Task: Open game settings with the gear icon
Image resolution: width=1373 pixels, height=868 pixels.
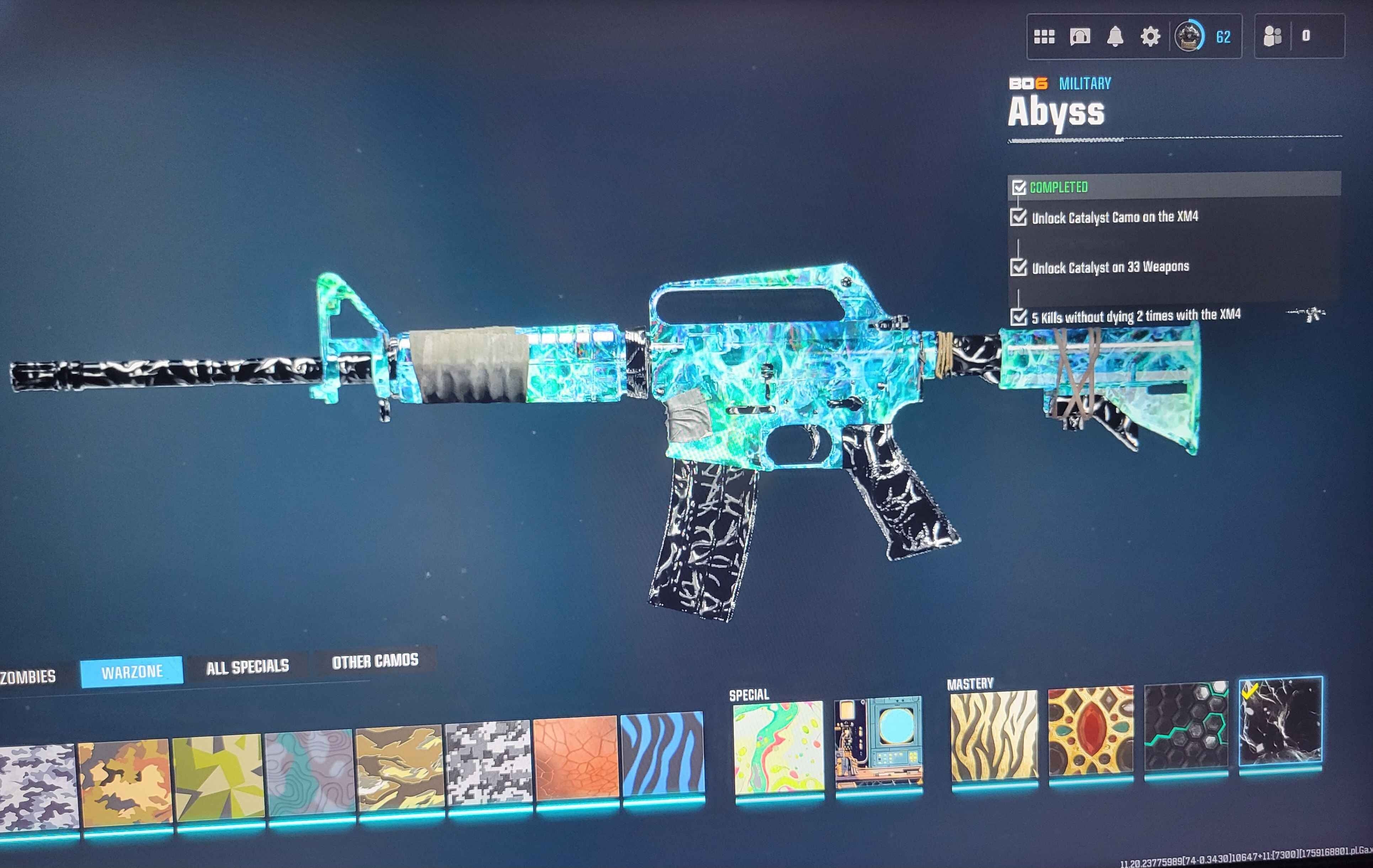Action: point(1152,37)
